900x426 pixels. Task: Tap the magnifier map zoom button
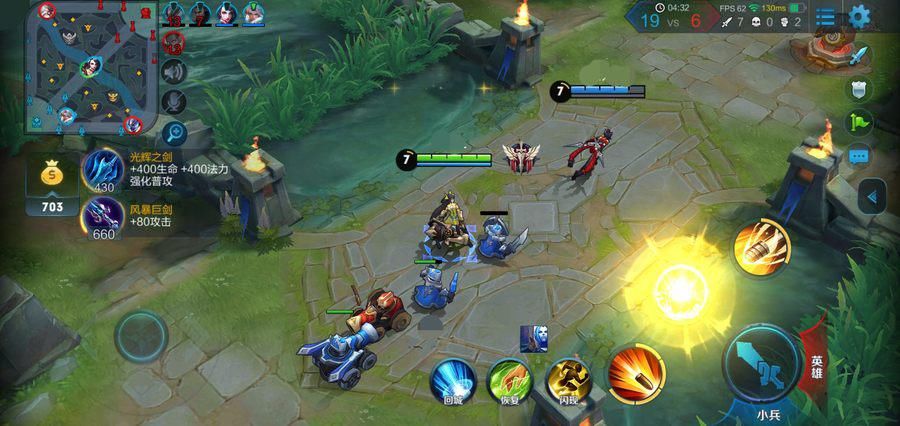pos(175,131)
